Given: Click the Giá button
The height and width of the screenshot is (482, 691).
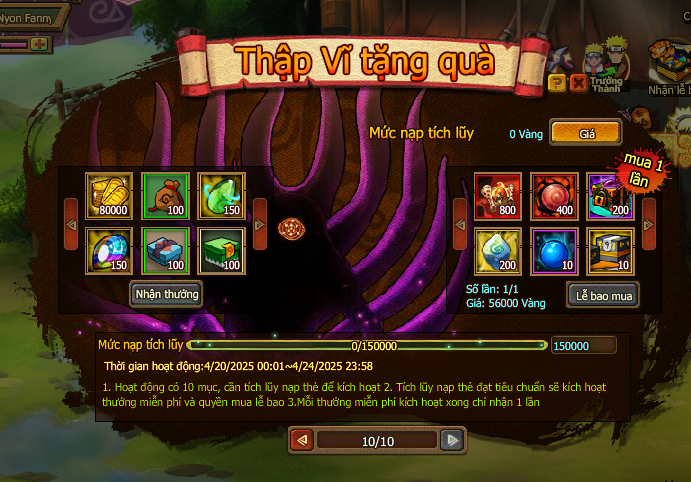Looking at the screenshot, I should (585, 132).
